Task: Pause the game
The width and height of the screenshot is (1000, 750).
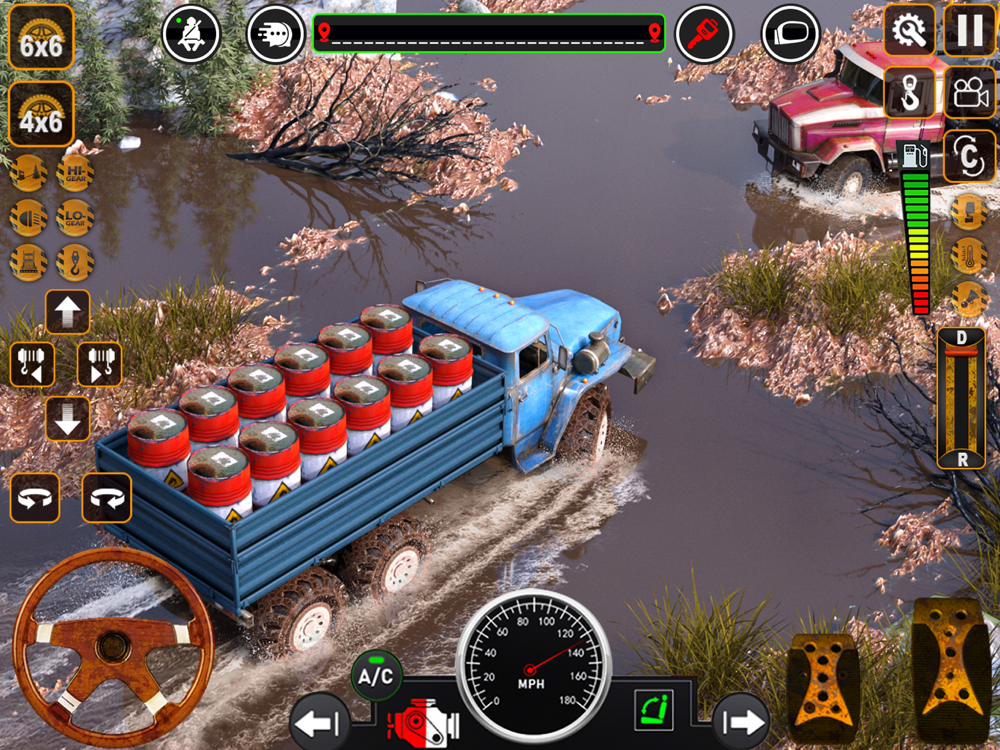Action: [x=969, y=30]
